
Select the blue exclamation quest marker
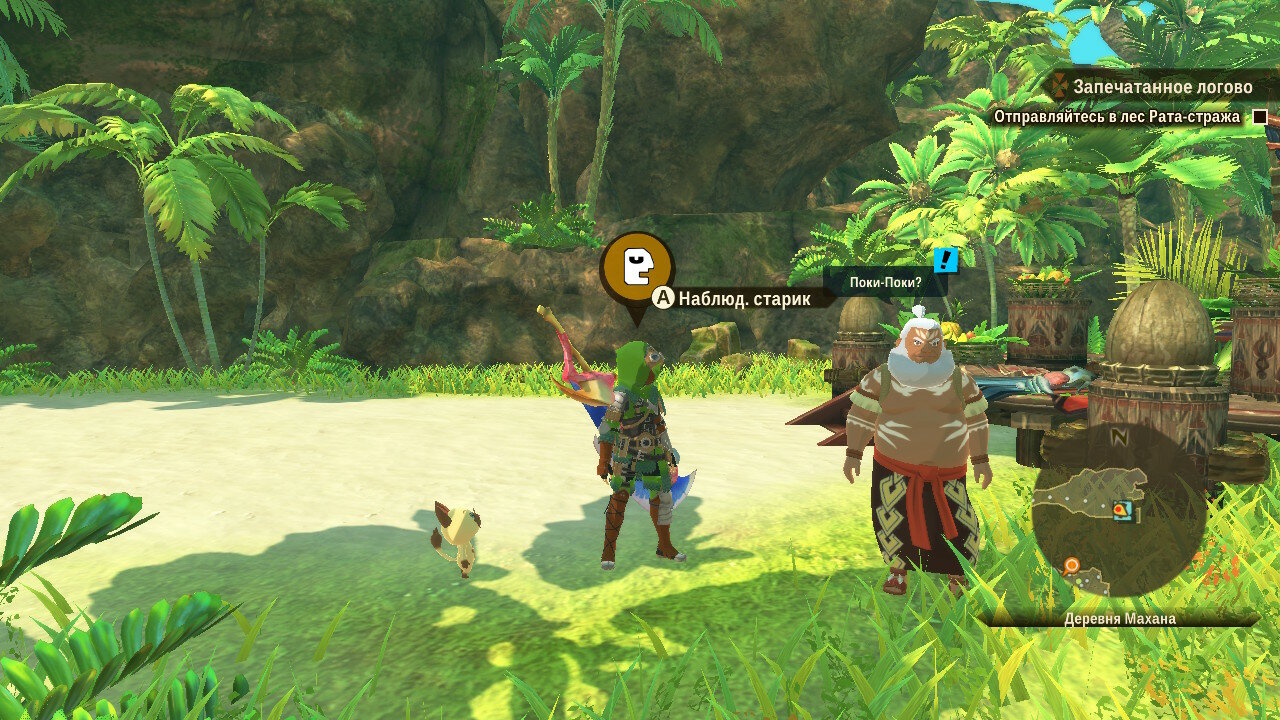coord(945,260)
